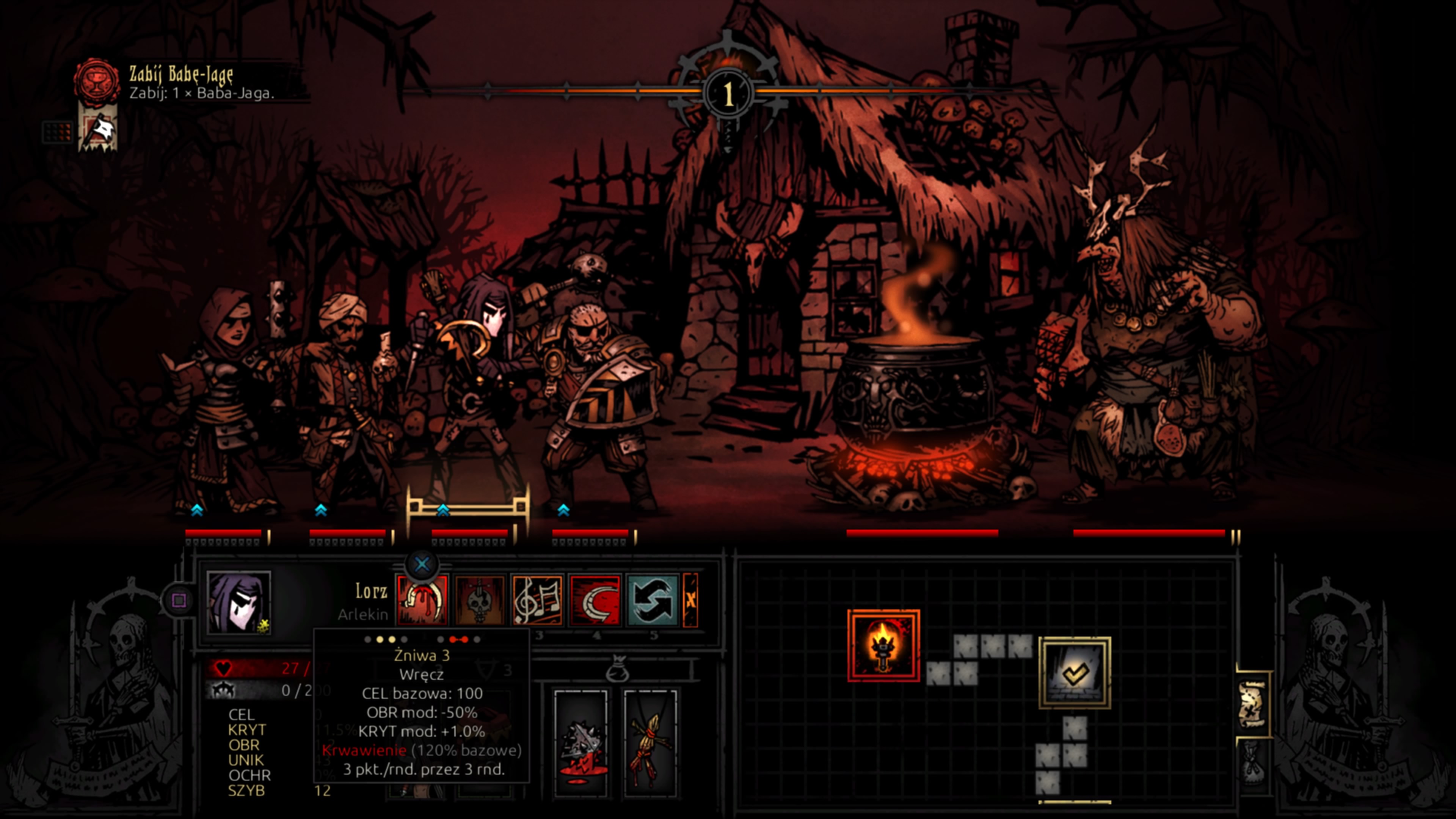Click the orange pass turn button

tap(691, 600)
